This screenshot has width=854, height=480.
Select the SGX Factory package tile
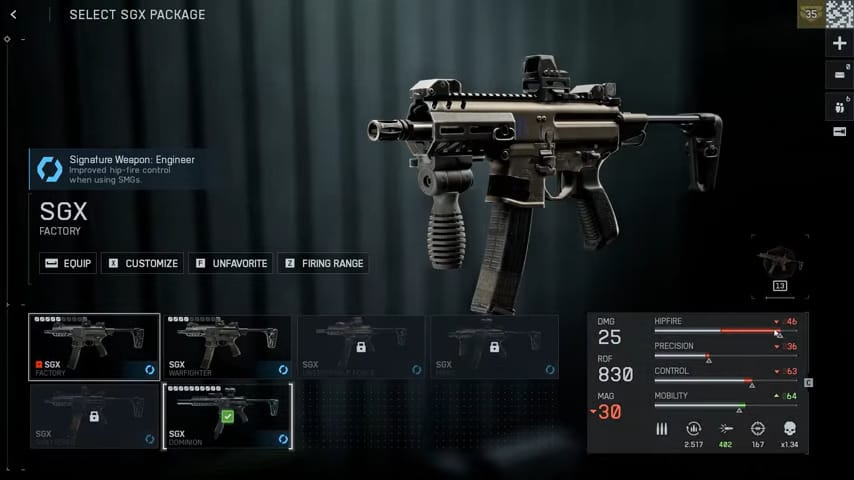(94, 347)
